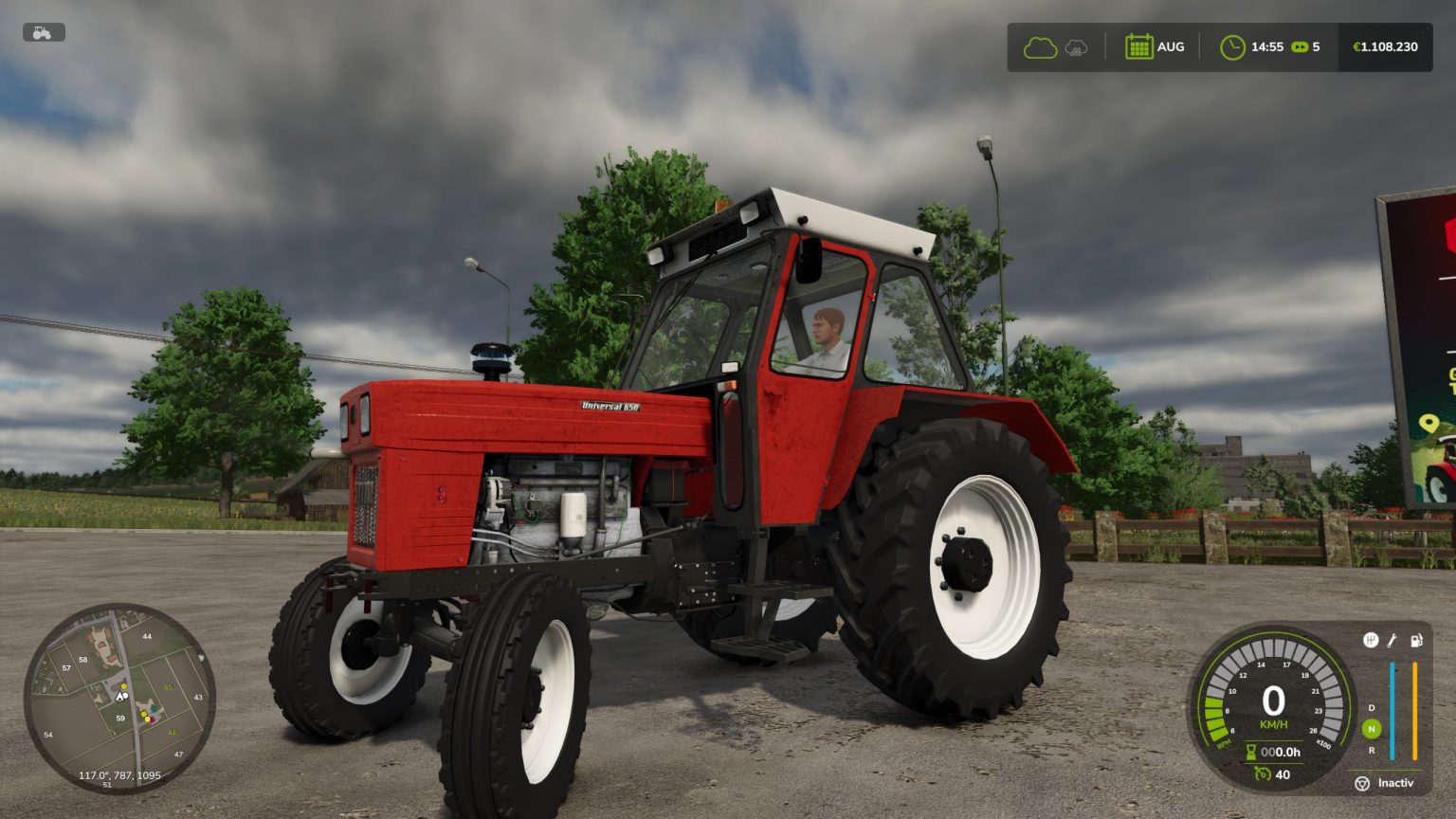Click the gear shift icon on the dashboard

click(x=1371, y=640)
